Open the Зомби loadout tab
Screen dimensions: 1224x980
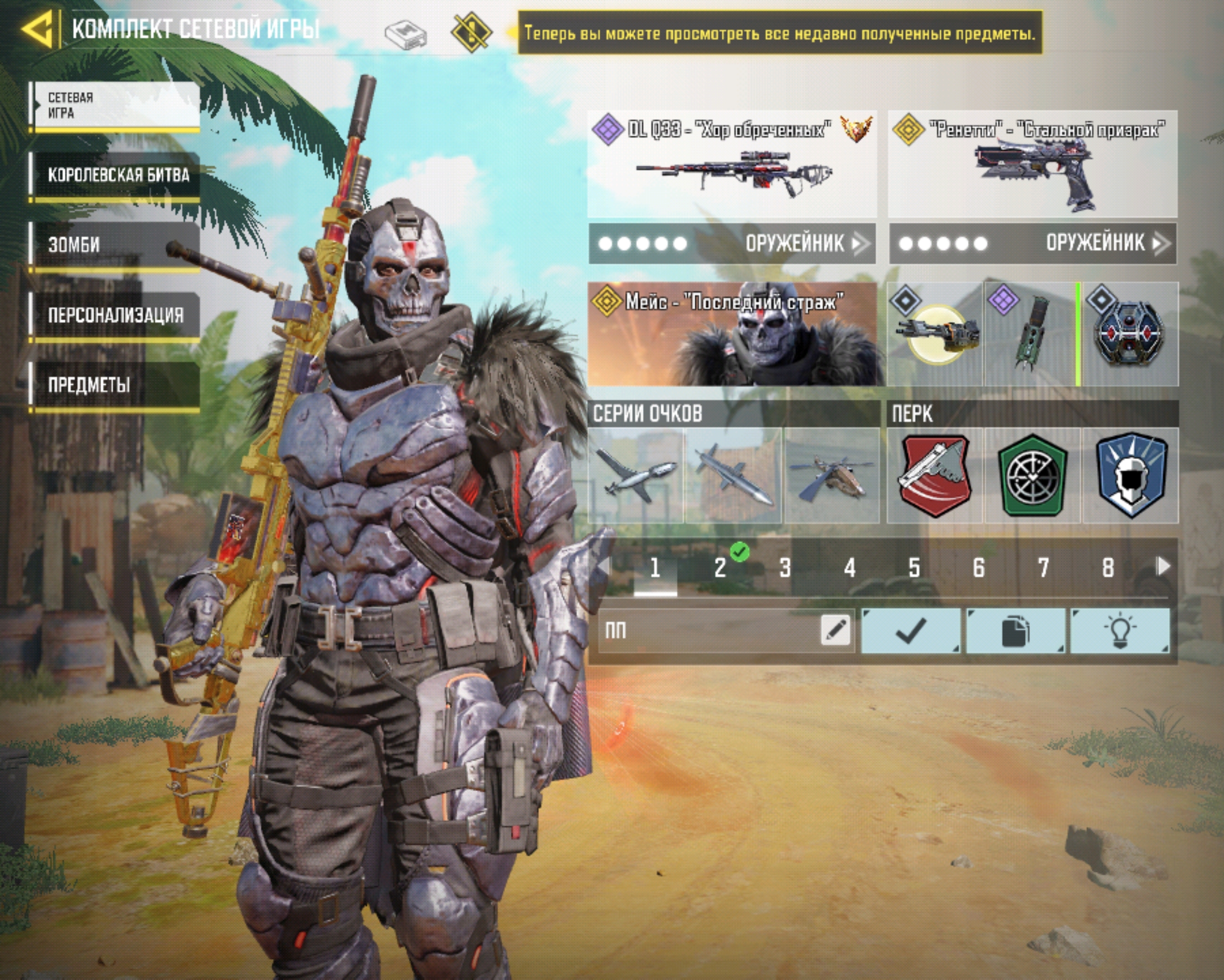116,244
